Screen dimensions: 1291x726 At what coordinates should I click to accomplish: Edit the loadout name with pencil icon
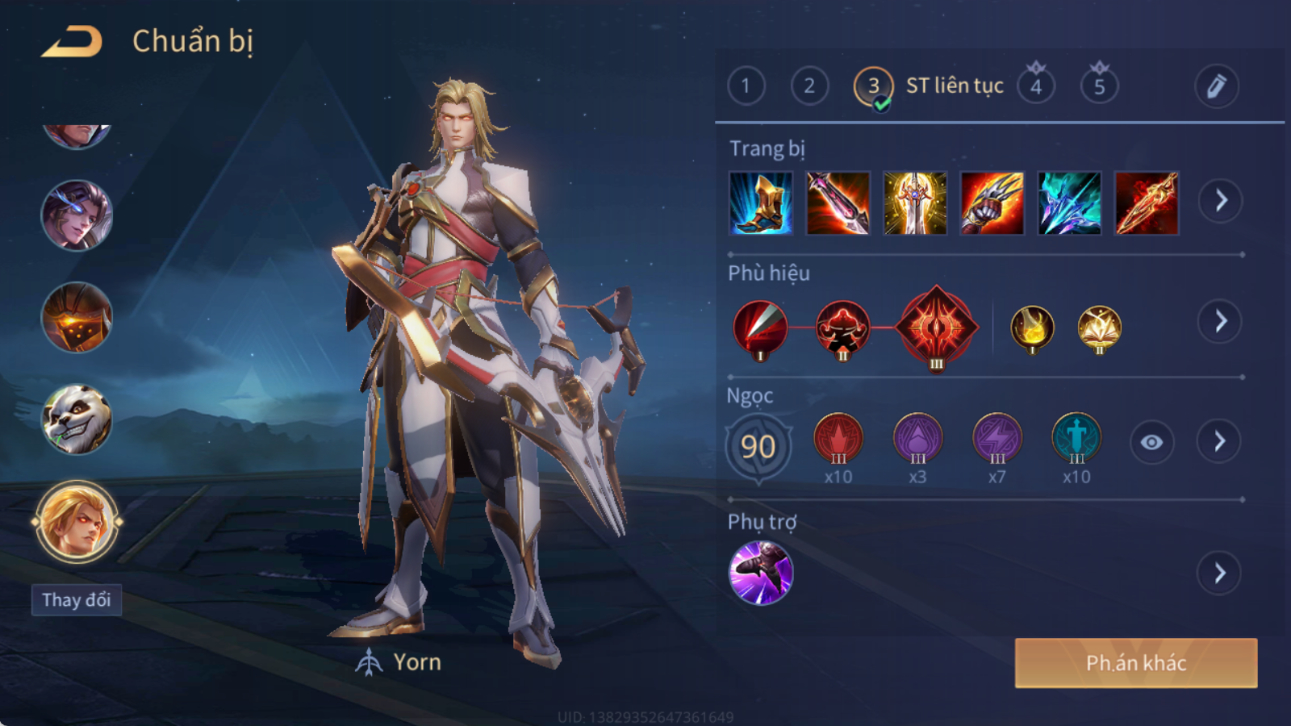[1217, 87]
